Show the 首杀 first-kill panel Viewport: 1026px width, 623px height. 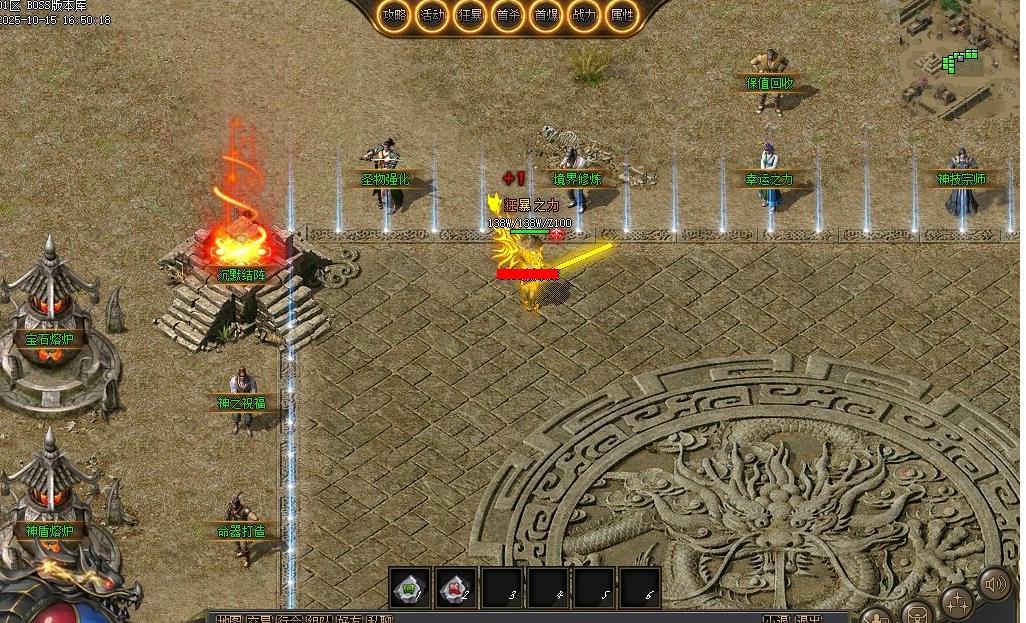coord(508,16)
